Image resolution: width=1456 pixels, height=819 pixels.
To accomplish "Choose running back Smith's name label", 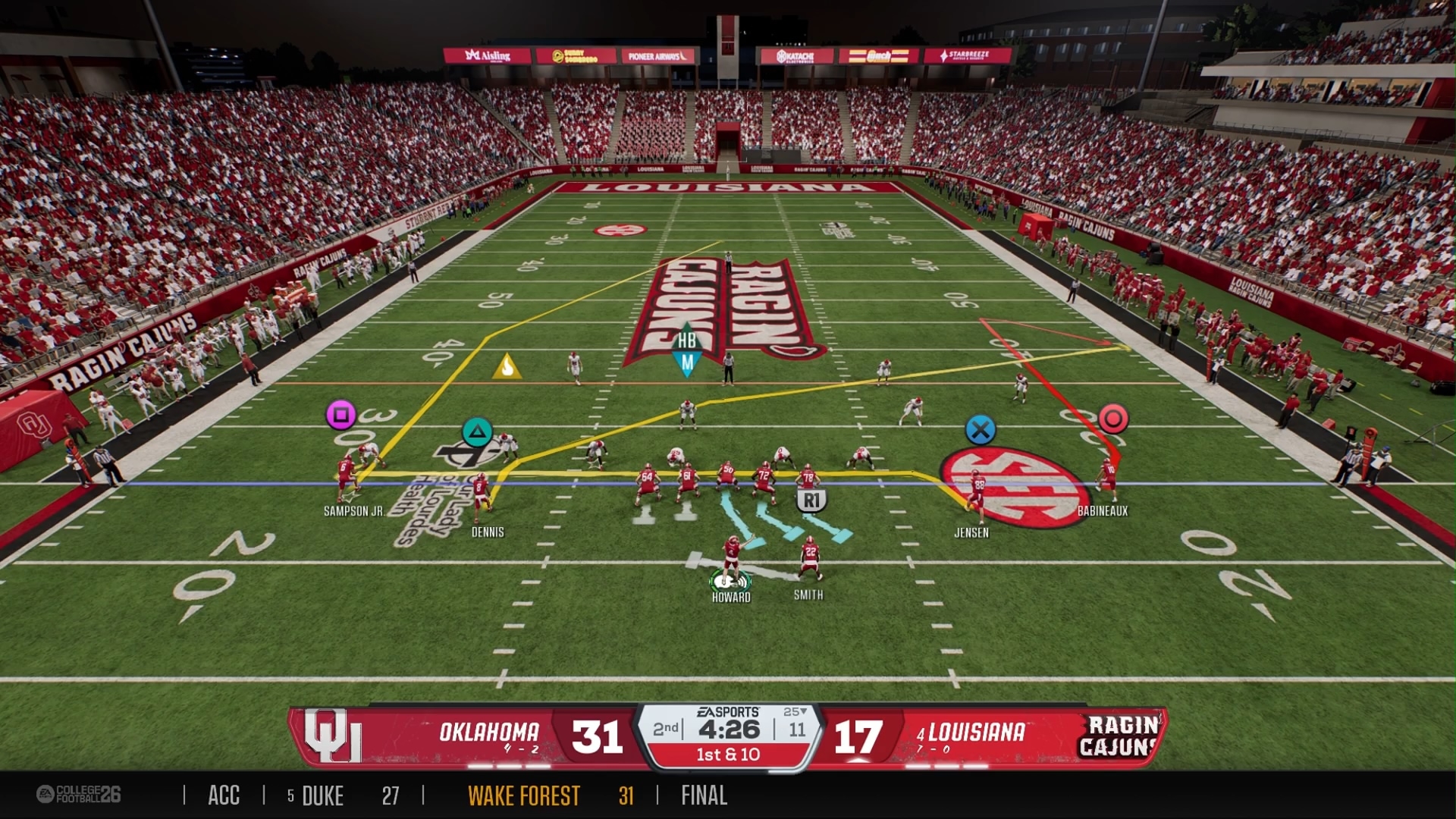I will tap(808, 595).
